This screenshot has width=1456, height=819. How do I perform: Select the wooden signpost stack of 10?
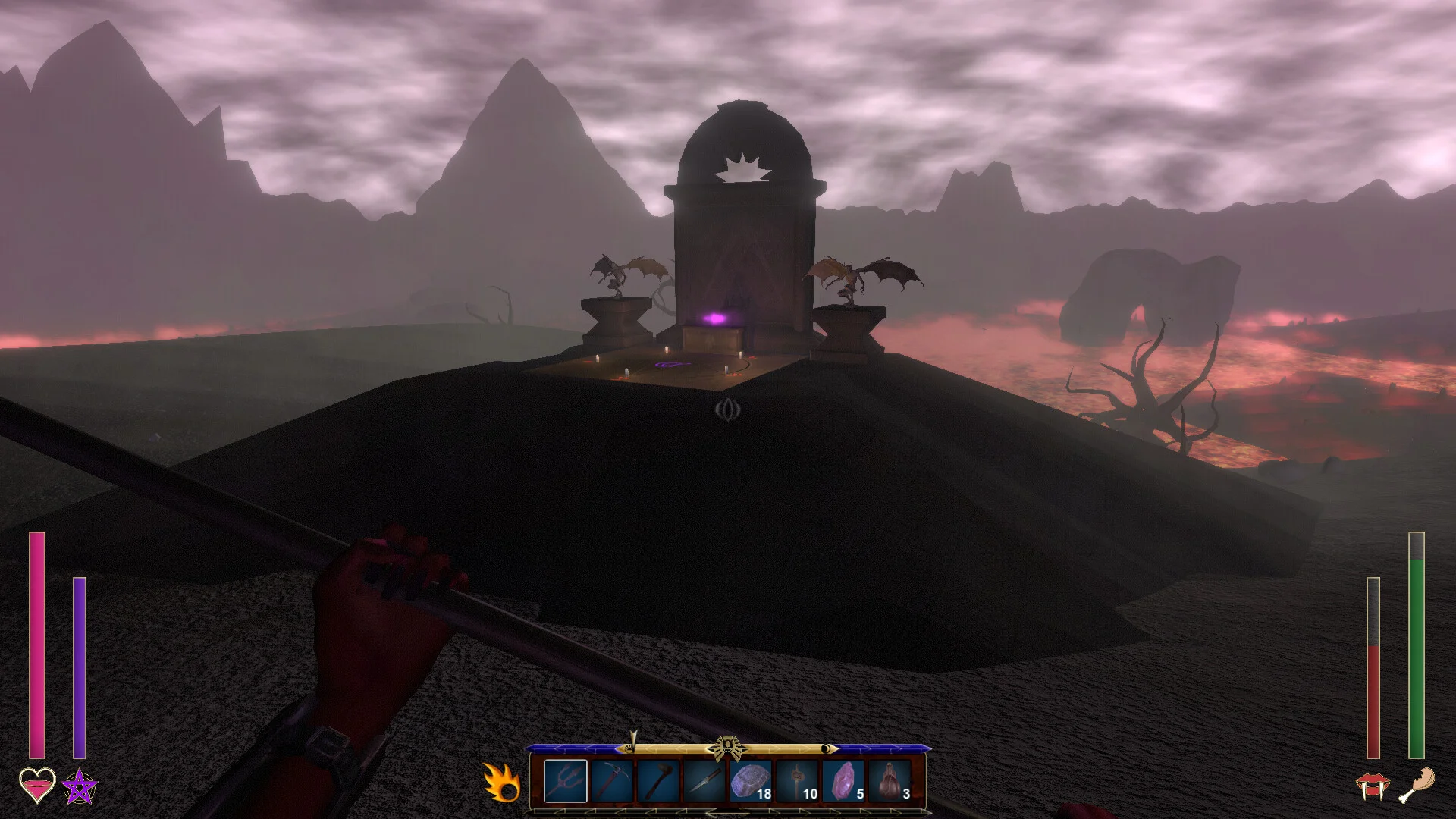797,781
